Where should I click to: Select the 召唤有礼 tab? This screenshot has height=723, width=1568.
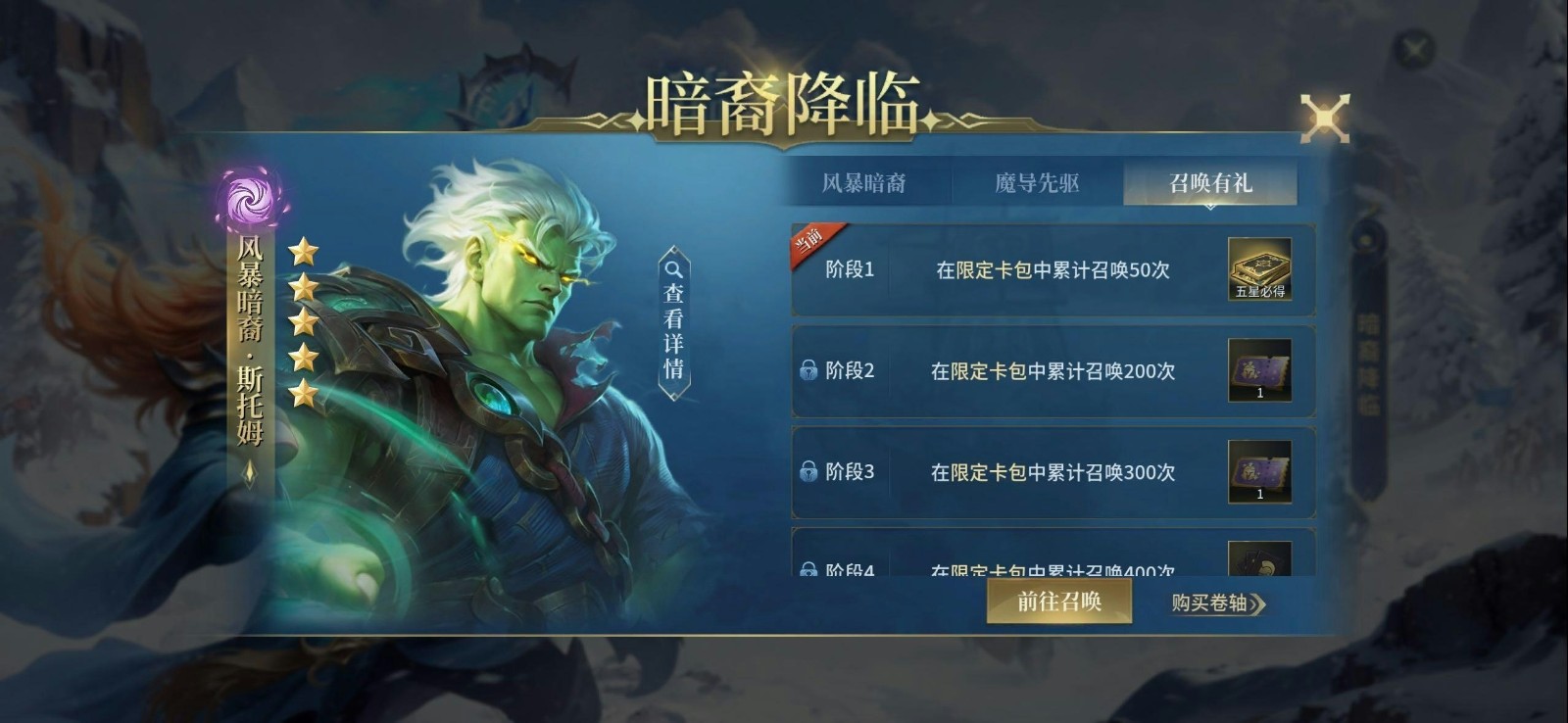[x=1211, y=182]
